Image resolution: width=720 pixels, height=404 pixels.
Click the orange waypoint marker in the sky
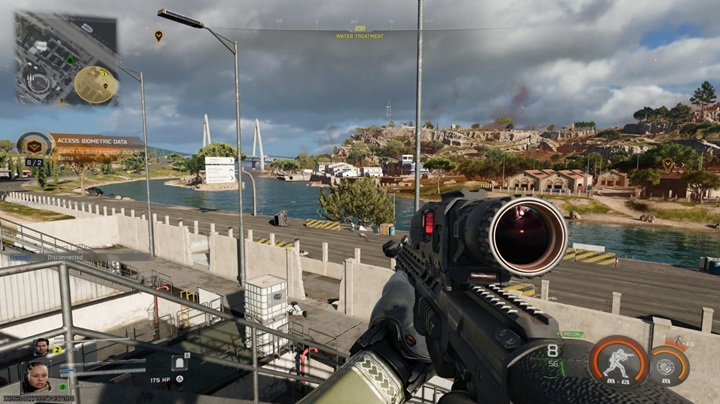[158, 36]
